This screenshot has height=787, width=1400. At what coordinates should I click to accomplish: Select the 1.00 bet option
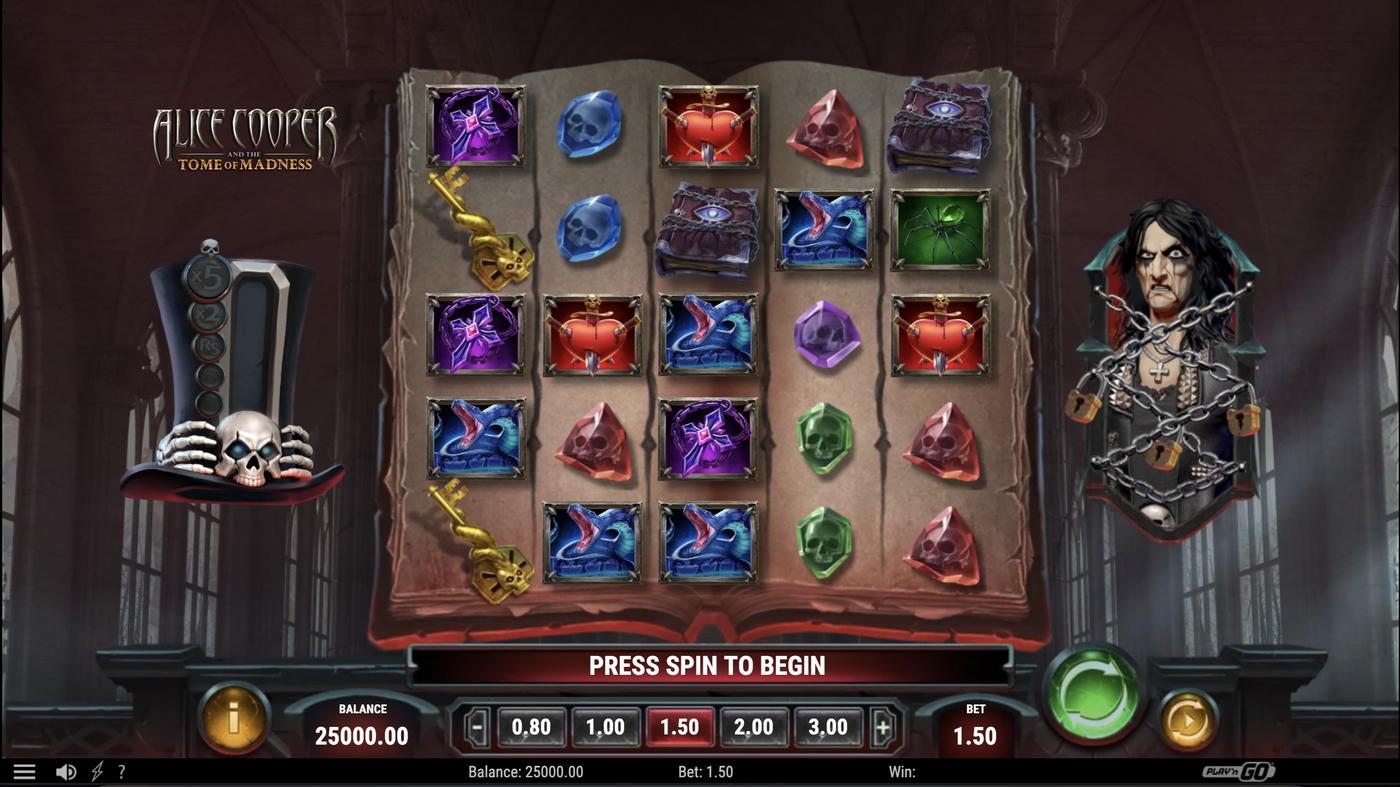pyautogui.click(x=606, y=727)
